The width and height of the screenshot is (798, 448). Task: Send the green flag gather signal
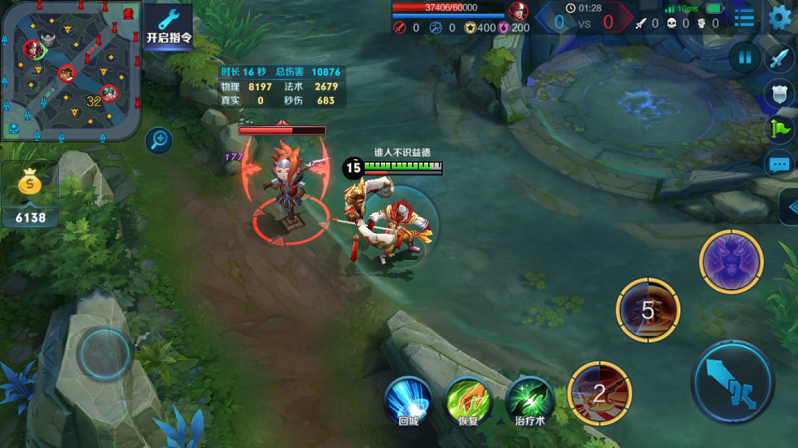780,128
